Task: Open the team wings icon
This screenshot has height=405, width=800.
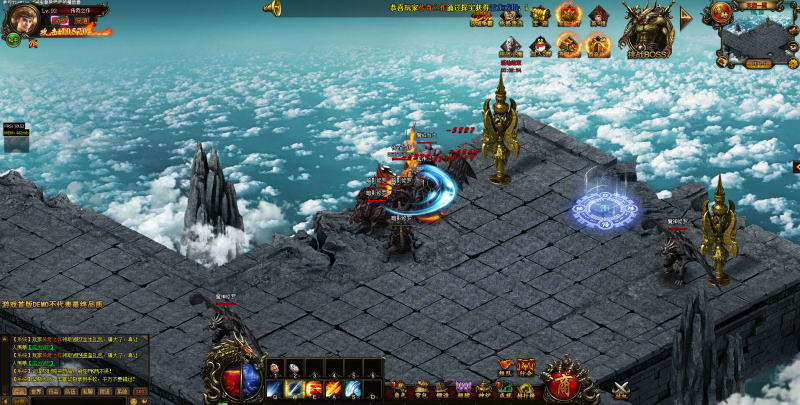Action: coord(505,366)
